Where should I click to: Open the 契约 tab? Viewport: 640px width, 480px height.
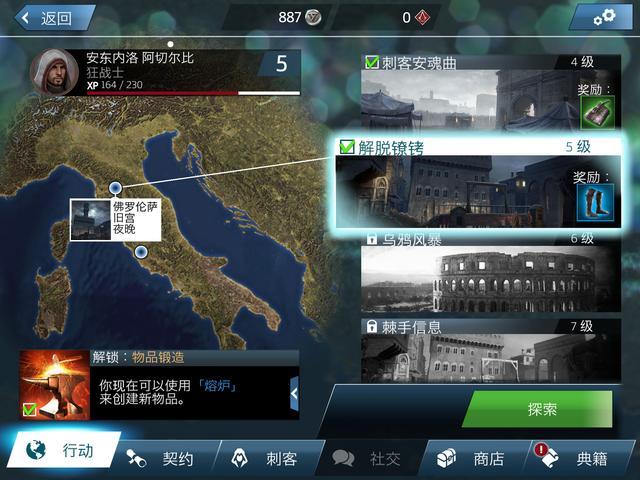[164, 459]
